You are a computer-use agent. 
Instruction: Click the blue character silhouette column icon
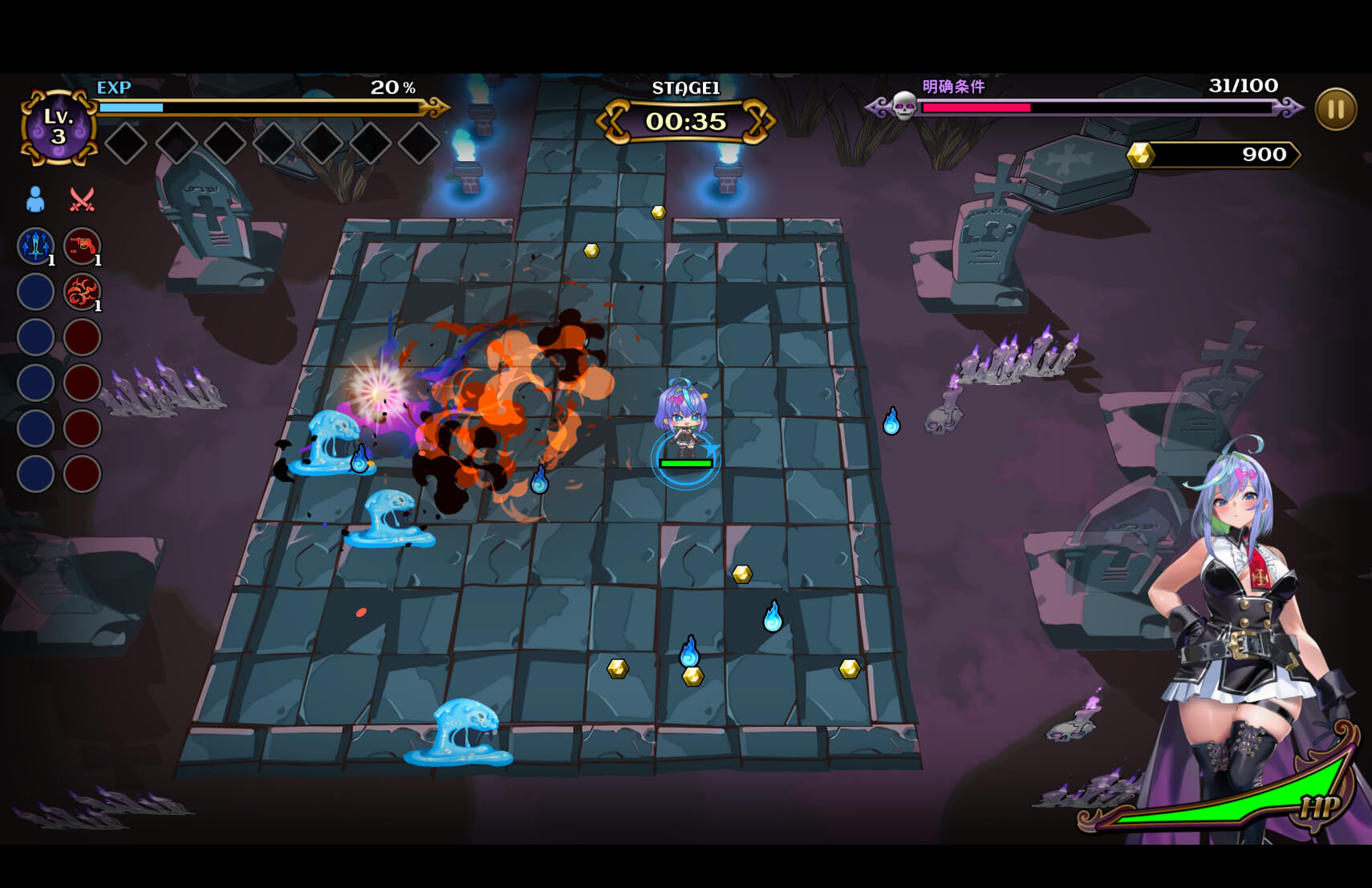tap(35, 199)
